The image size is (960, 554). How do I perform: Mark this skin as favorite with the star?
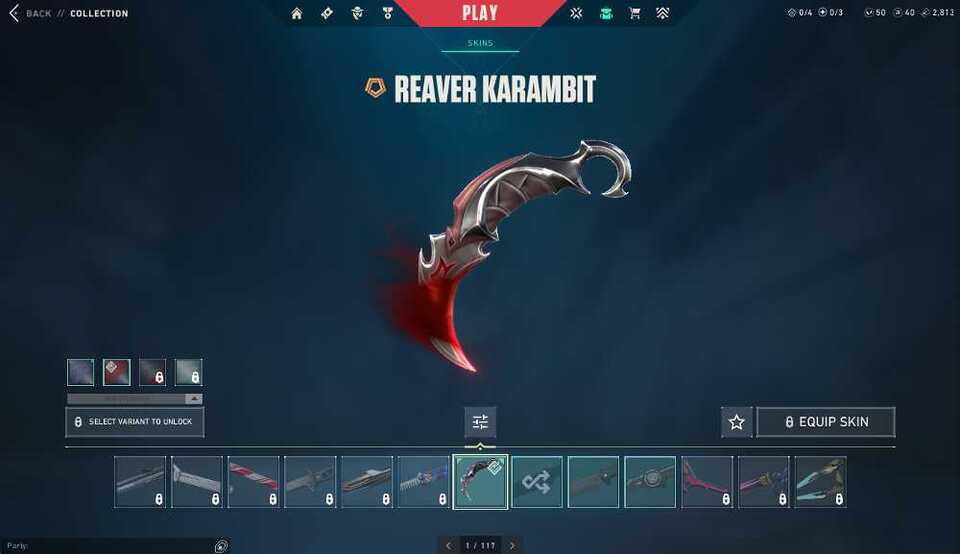tap(737, 422)
